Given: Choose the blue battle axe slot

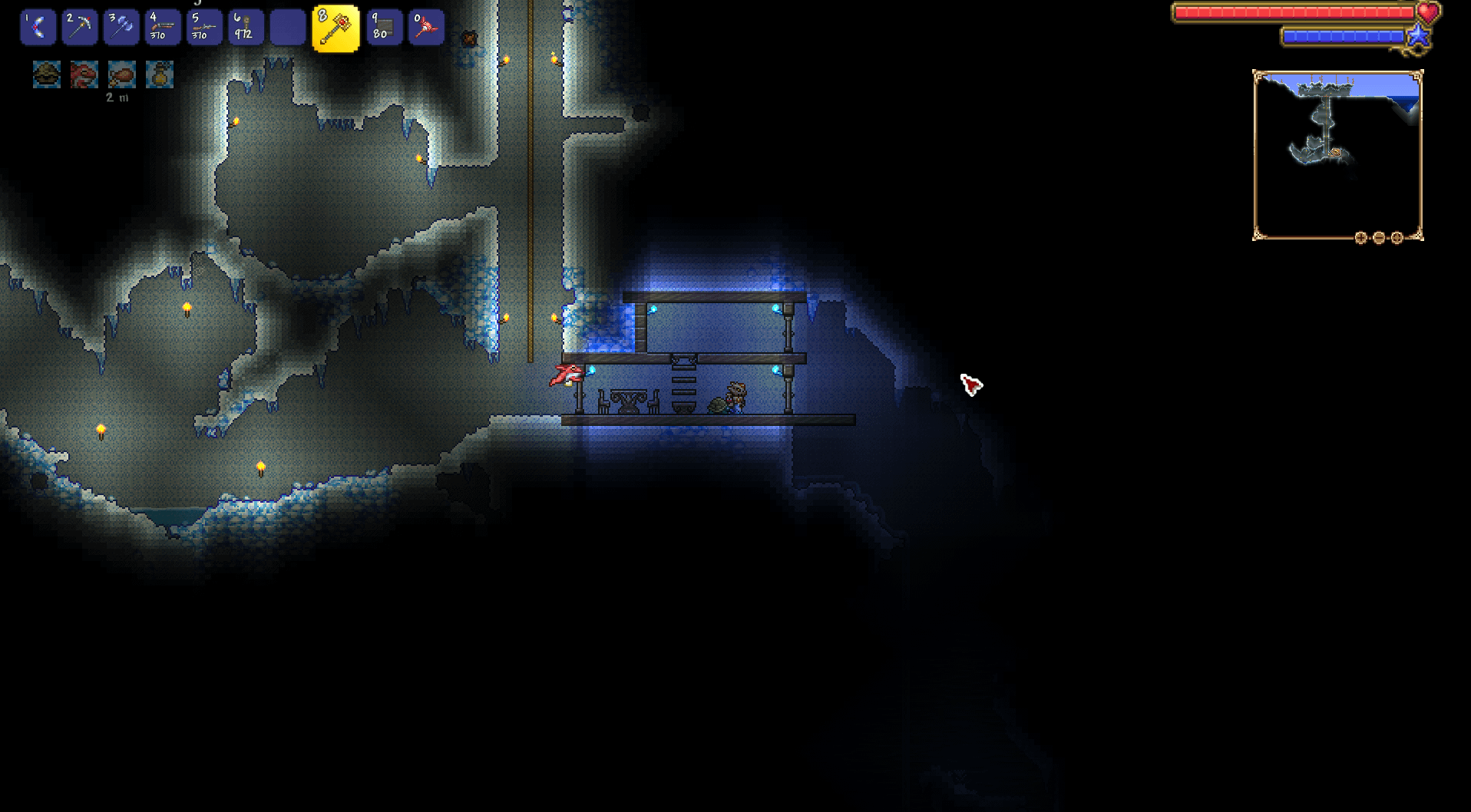Looking at the screenshot, I should point(121,28).
